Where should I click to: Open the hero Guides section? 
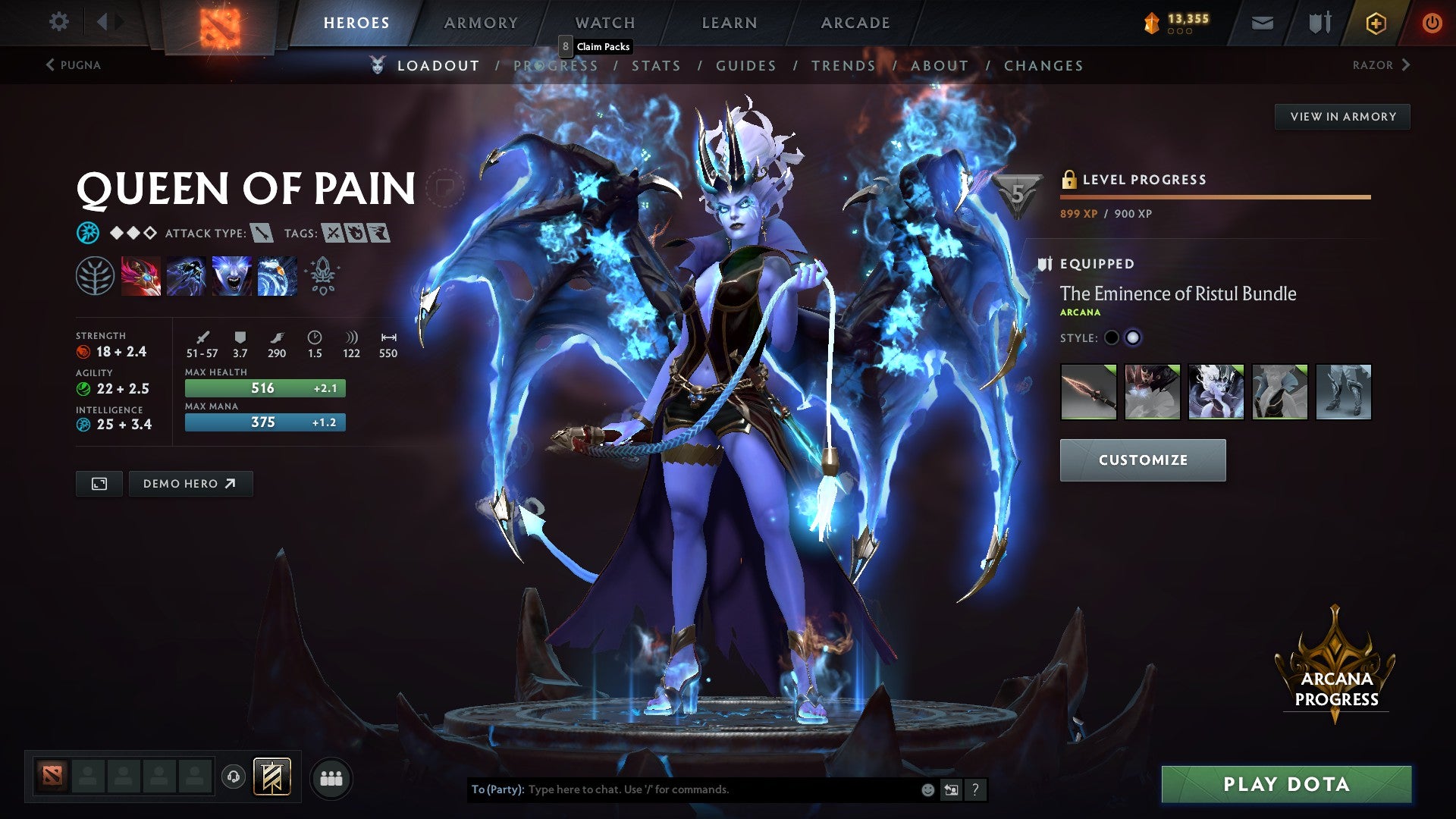pos(745,66)
